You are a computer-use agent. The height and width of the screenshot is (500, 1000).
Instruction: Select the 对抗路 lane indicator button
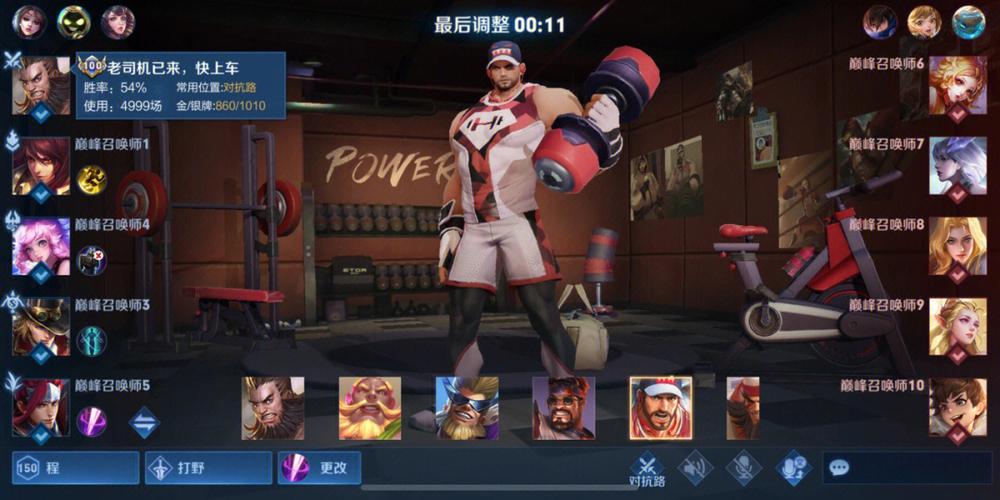(647, 468)
